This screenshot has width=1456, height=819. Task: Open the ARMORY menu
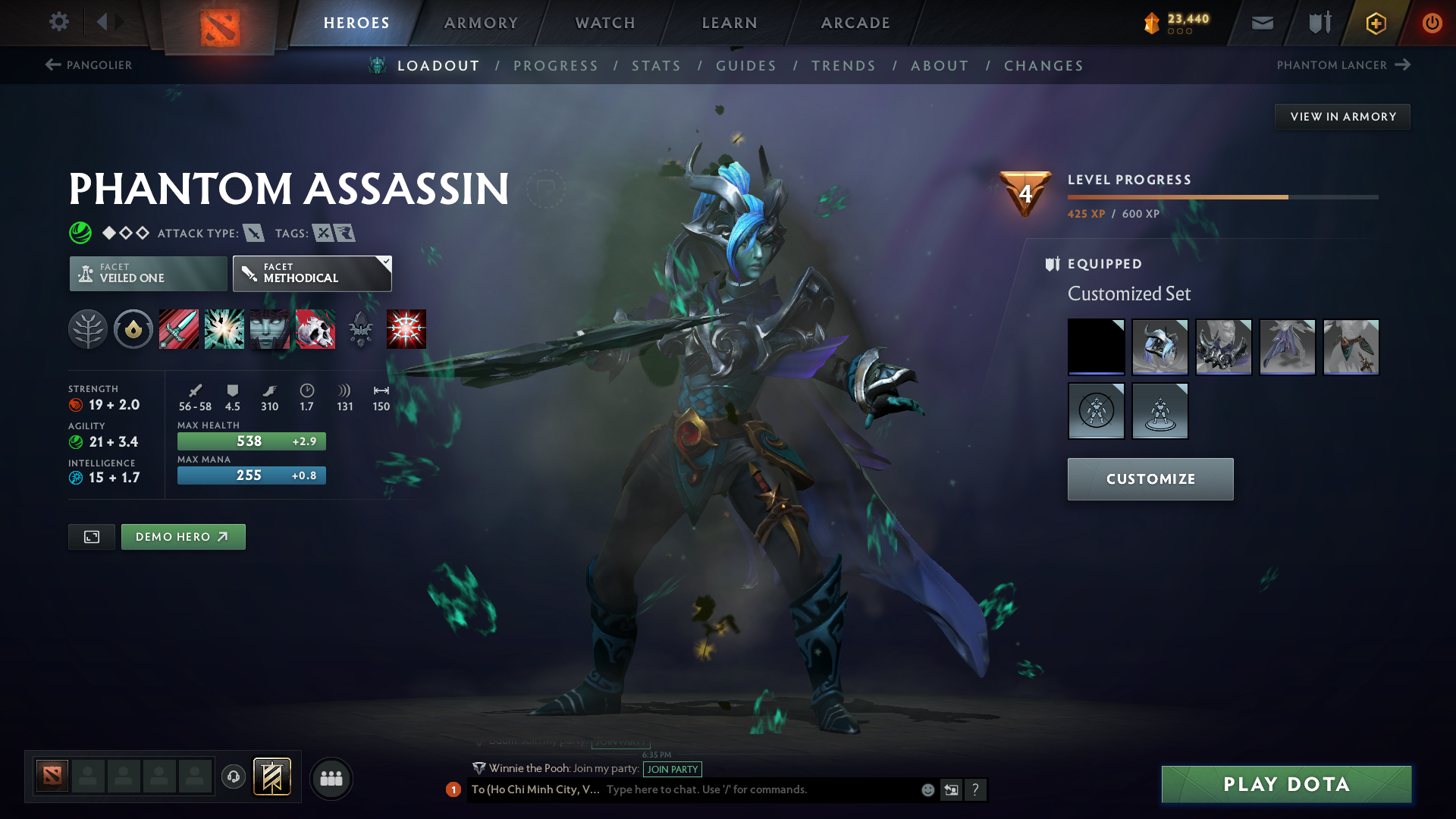coord(481,23)
